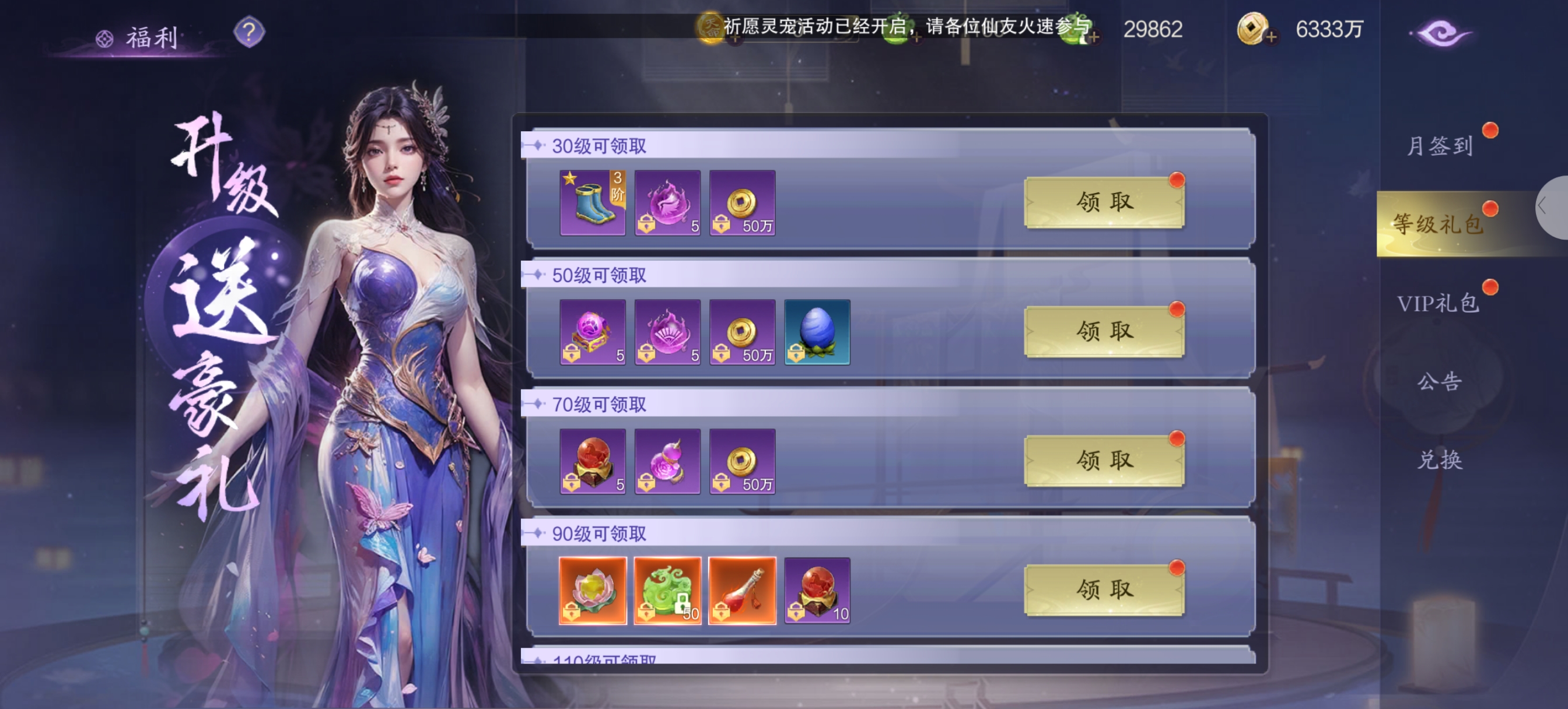
Task: Select the 等级礼包 level gift tab
Action: click(x=1438, y=224)
